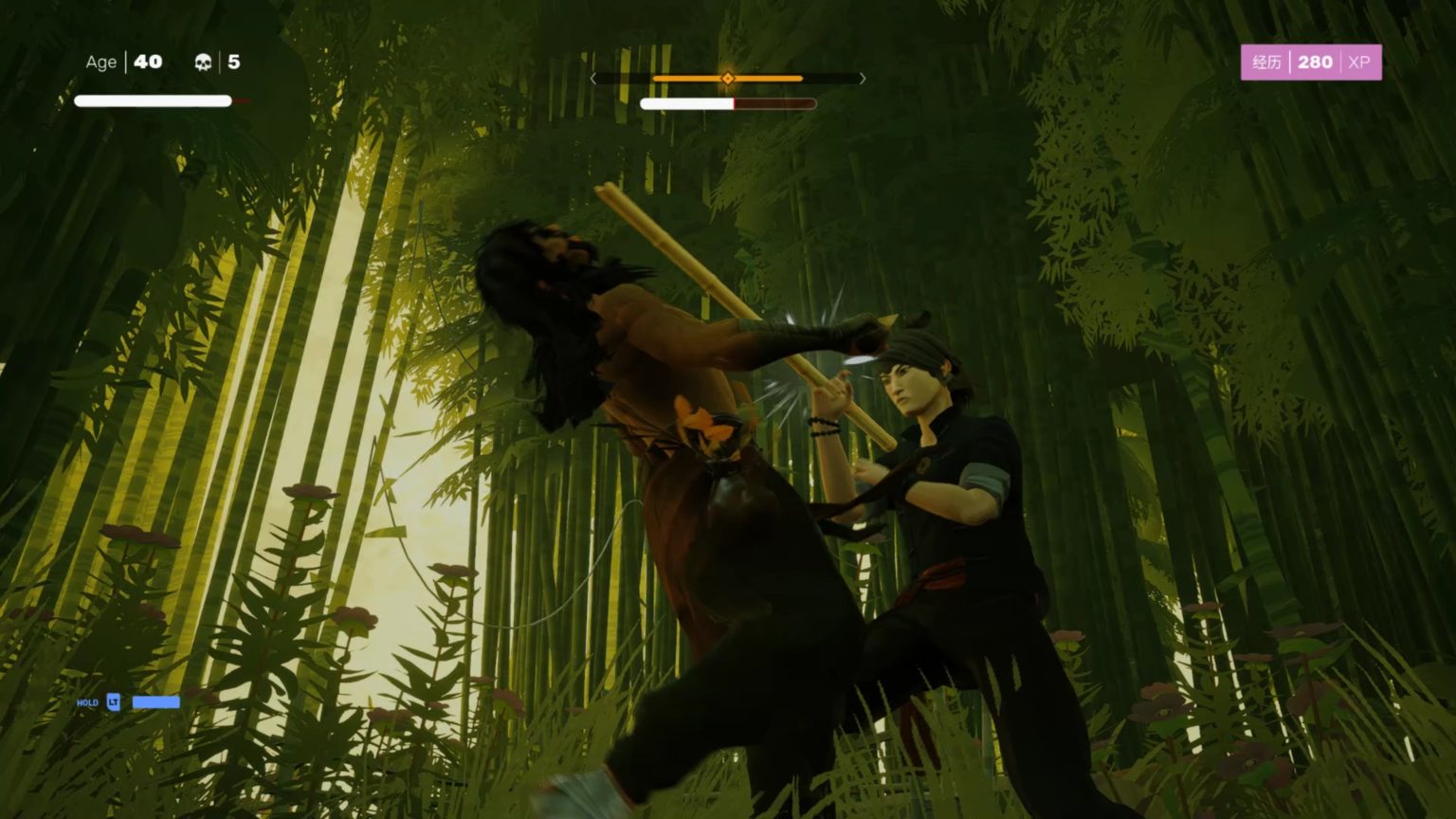
Task: Click the white player health bar
Action: click(x=152, y=100)
